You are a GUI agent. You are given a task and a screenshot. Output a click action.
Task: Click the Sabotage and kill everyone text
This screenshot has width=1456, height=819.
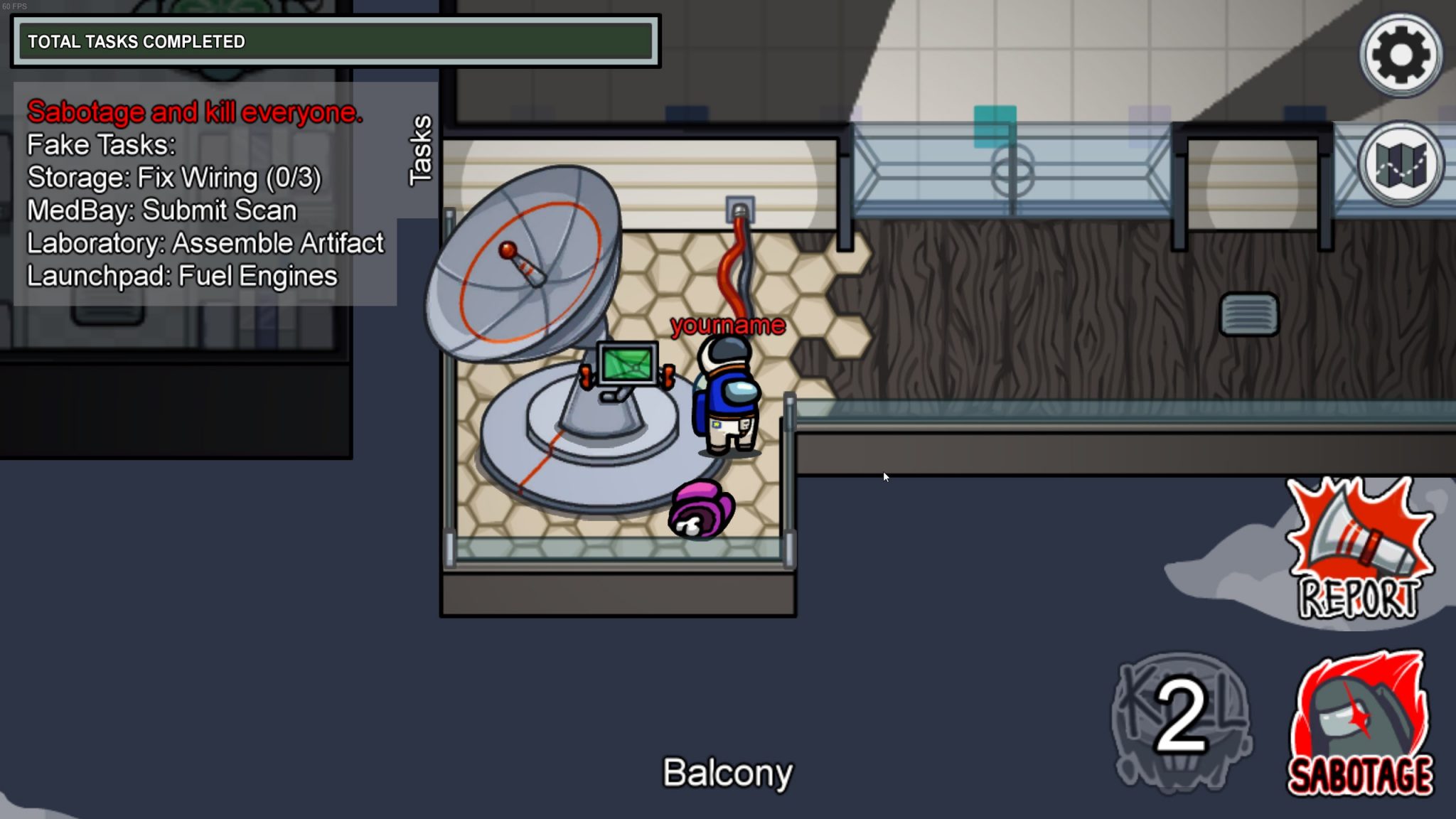[x=195, y=112]
